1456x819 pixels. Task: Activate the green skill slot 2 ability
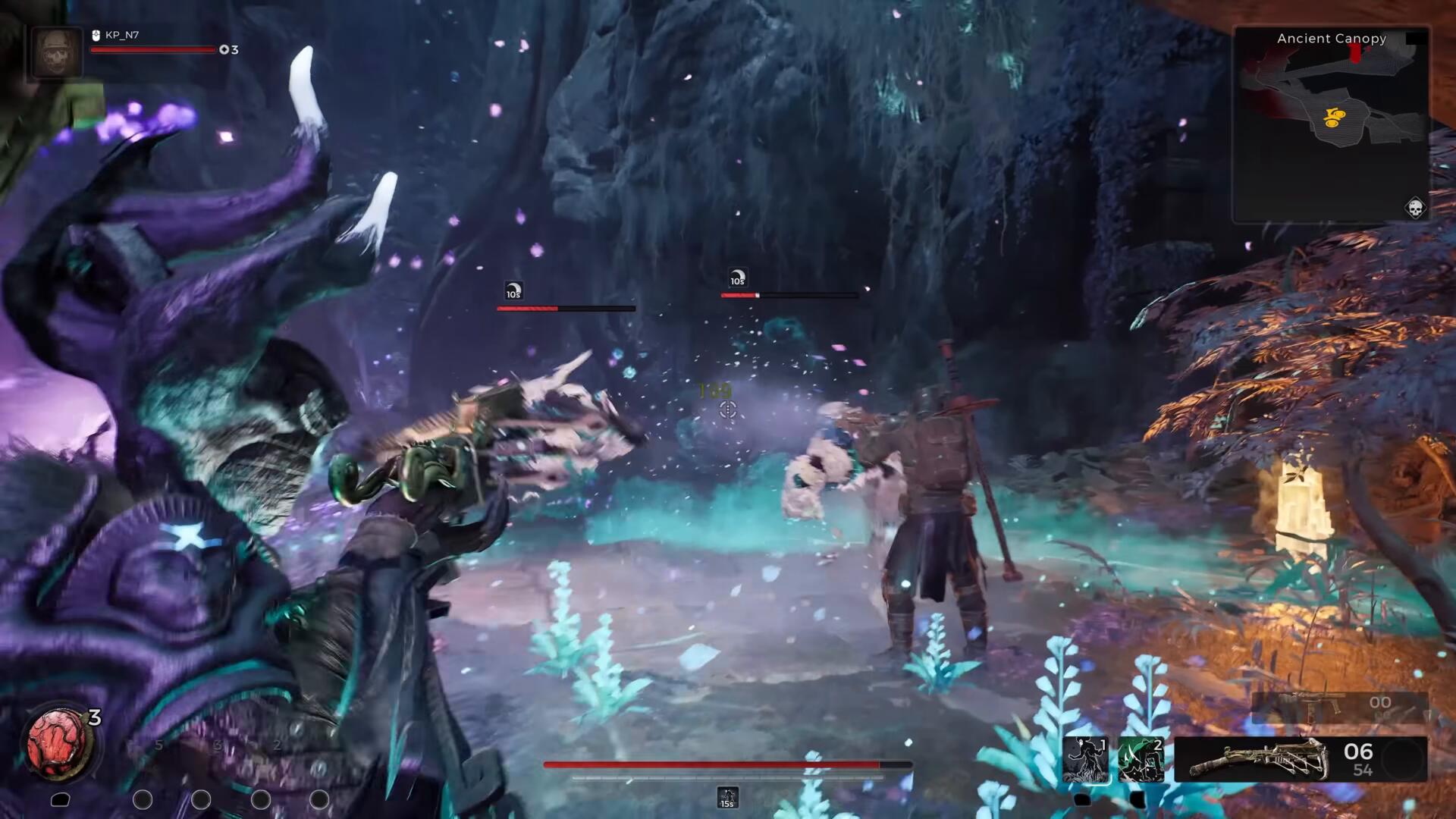[x=1141, y=759]
